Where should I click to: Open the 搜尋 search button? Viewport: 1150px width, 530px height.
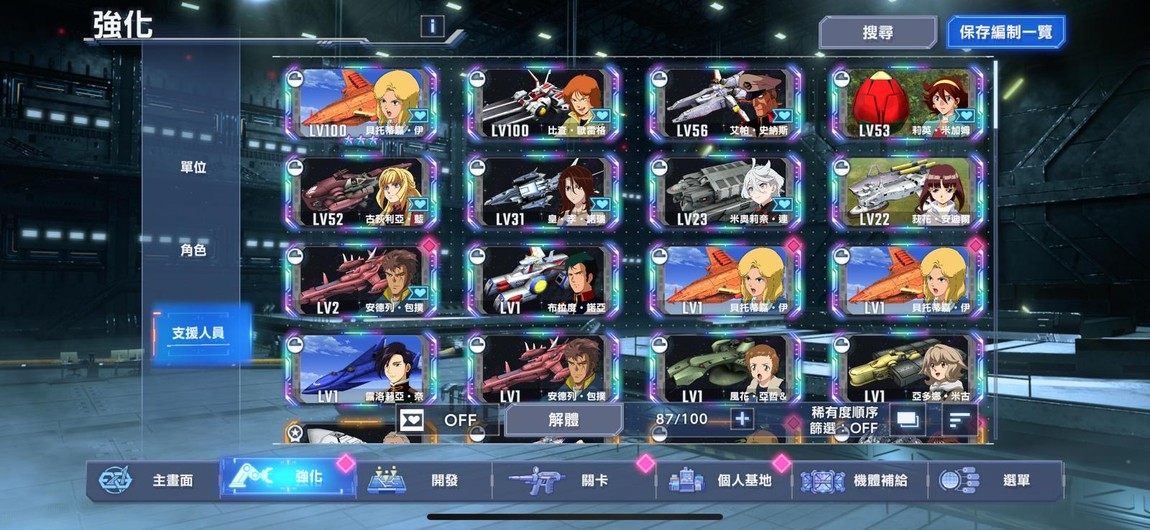click(x=877, y=32)
